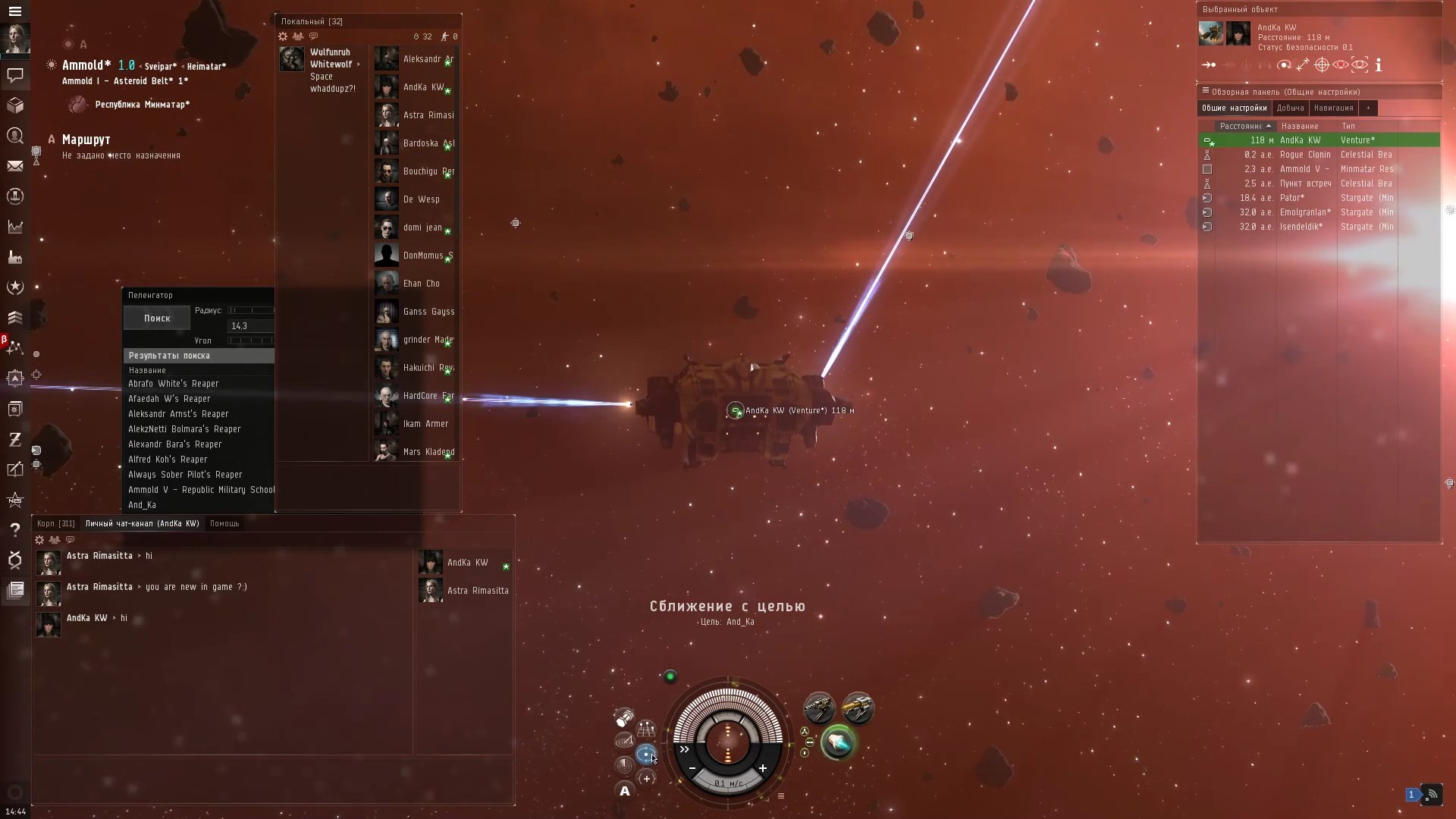This screenshot has width=1456, height=819.
Task: Open the info 'i' icon in the selected object panel
Action: (x=1379, y=64)
